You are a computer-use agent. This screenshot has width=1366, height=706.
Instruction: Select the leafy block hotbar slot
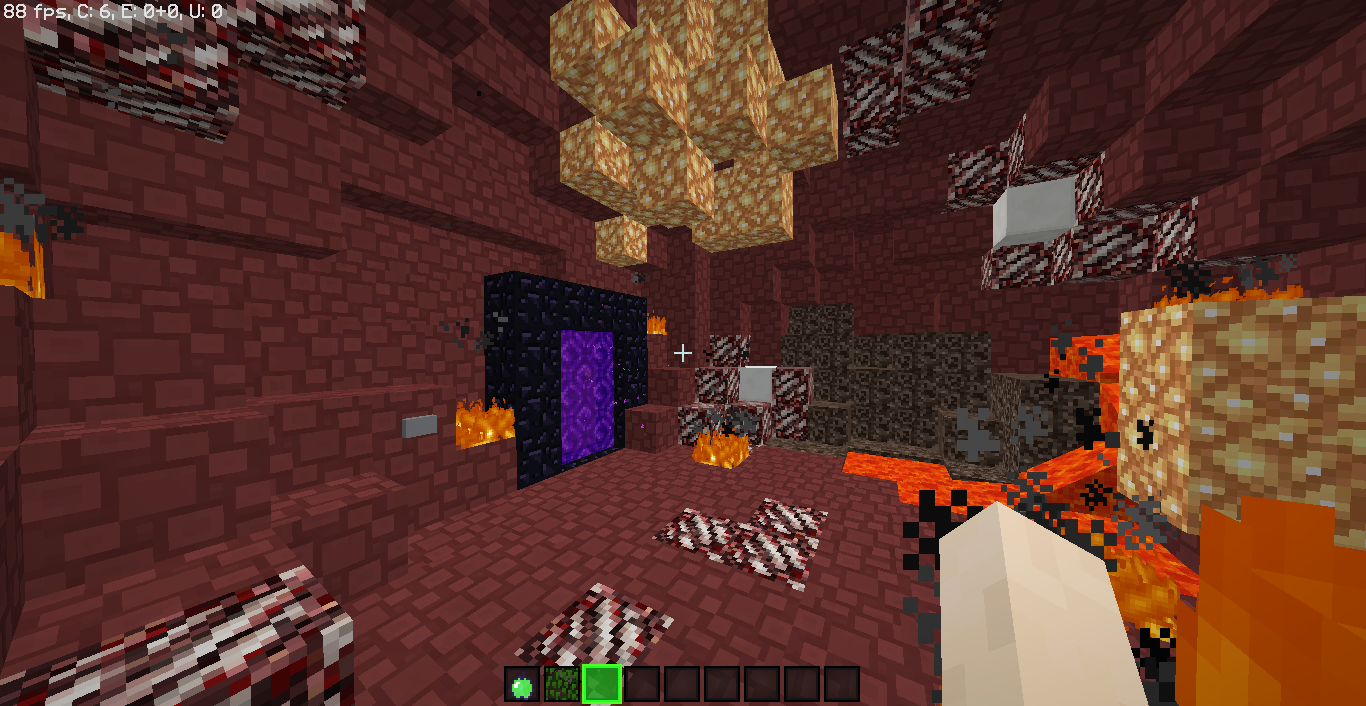[562, 685]
